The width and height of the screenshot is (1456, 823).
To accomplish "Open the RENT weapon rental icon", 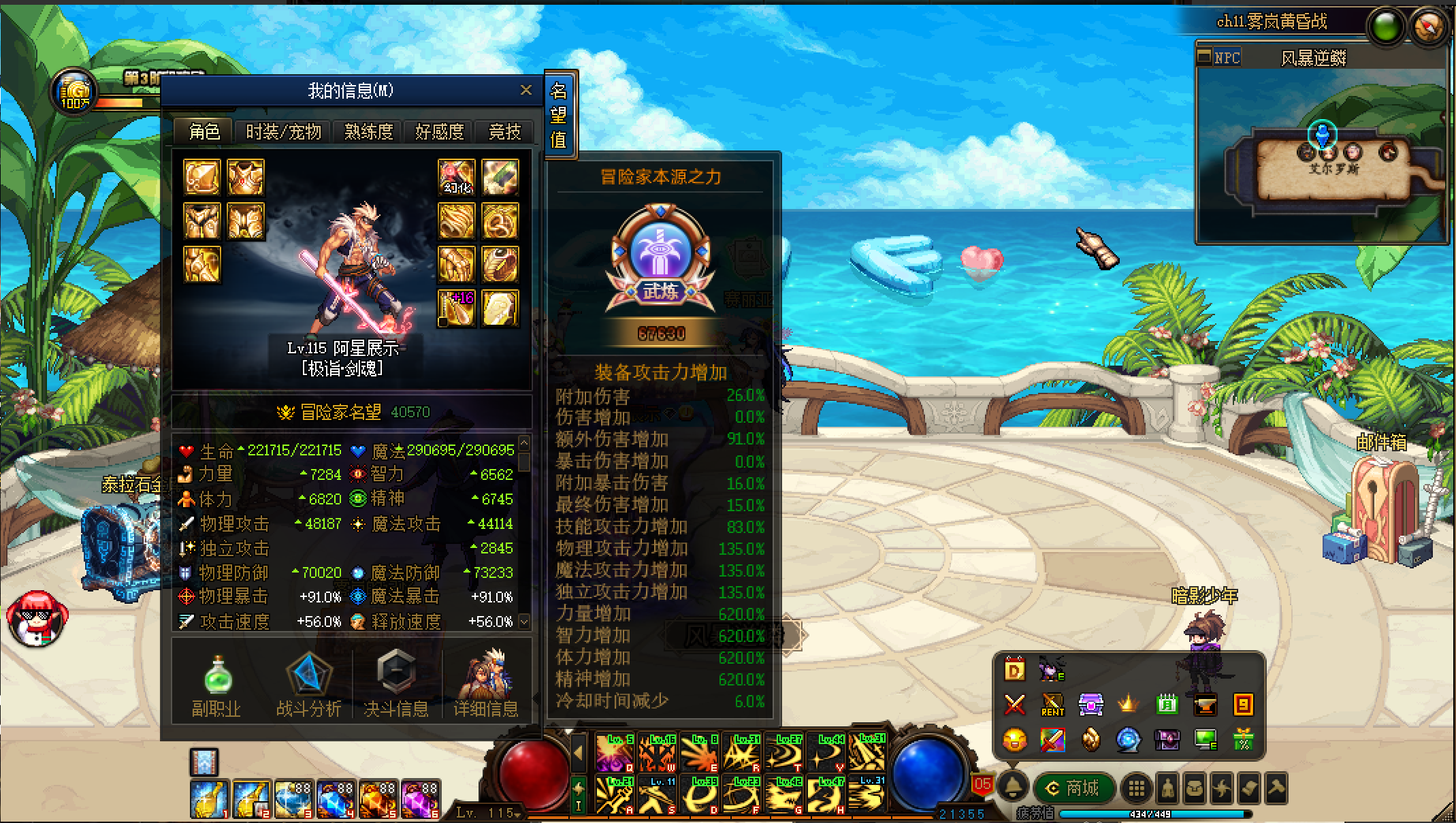I will (x=1052, y=705).
